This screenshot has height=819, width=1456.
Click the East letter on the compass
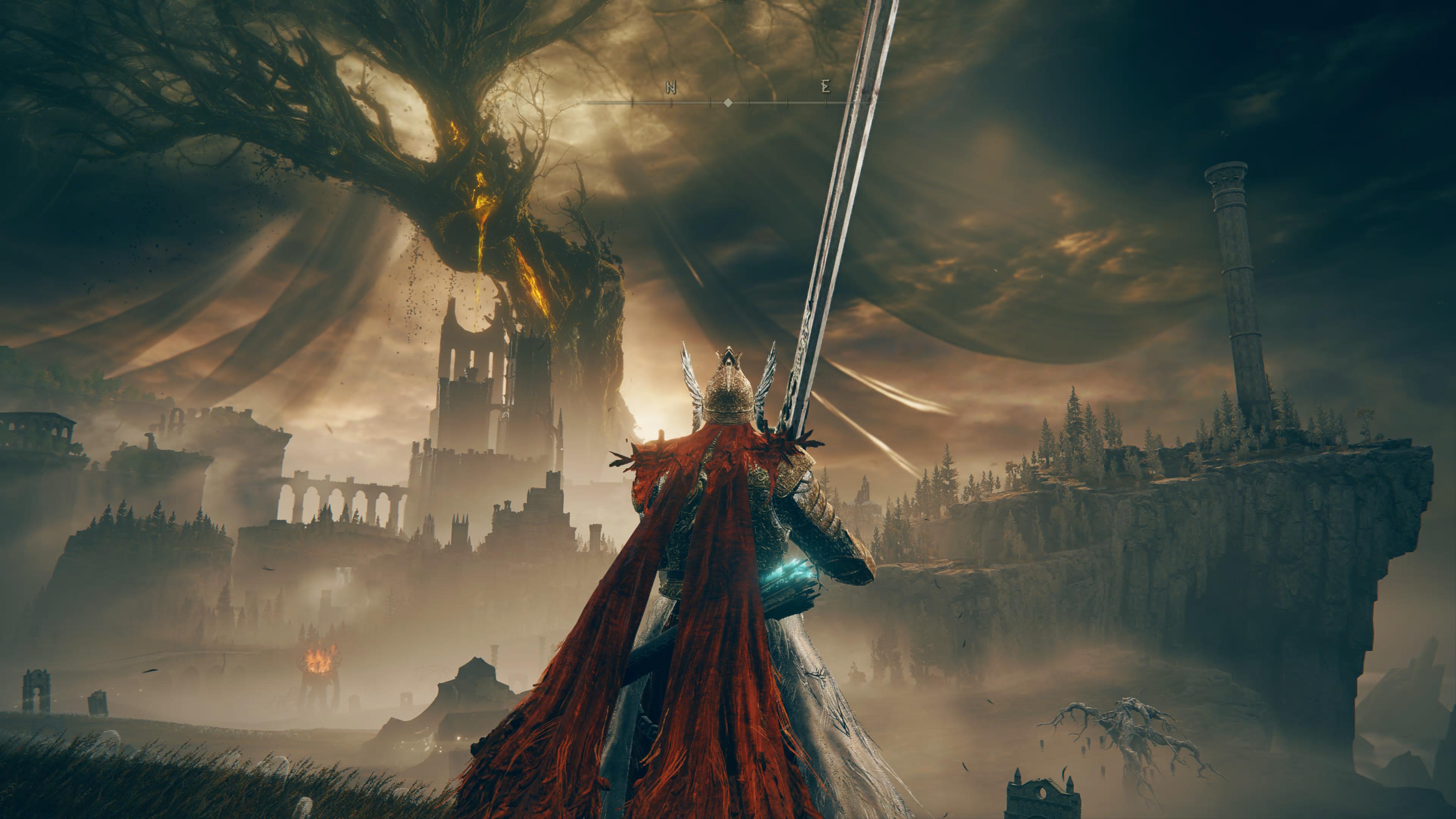pyautogui.click(x=826, y=87)
